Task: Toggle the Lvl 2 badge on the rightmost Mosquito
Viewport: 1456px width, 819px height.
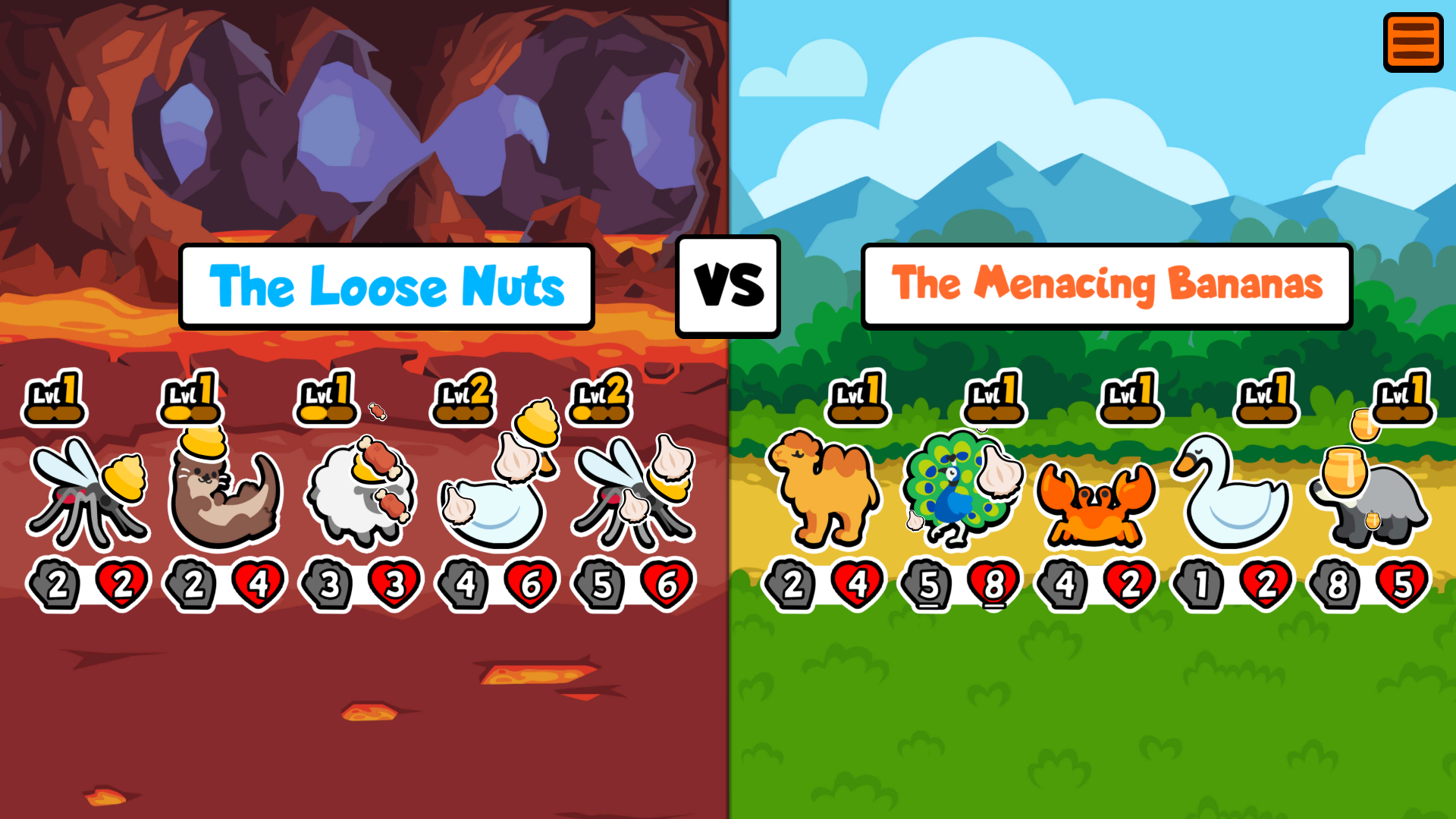Action: tap(599, 397)
